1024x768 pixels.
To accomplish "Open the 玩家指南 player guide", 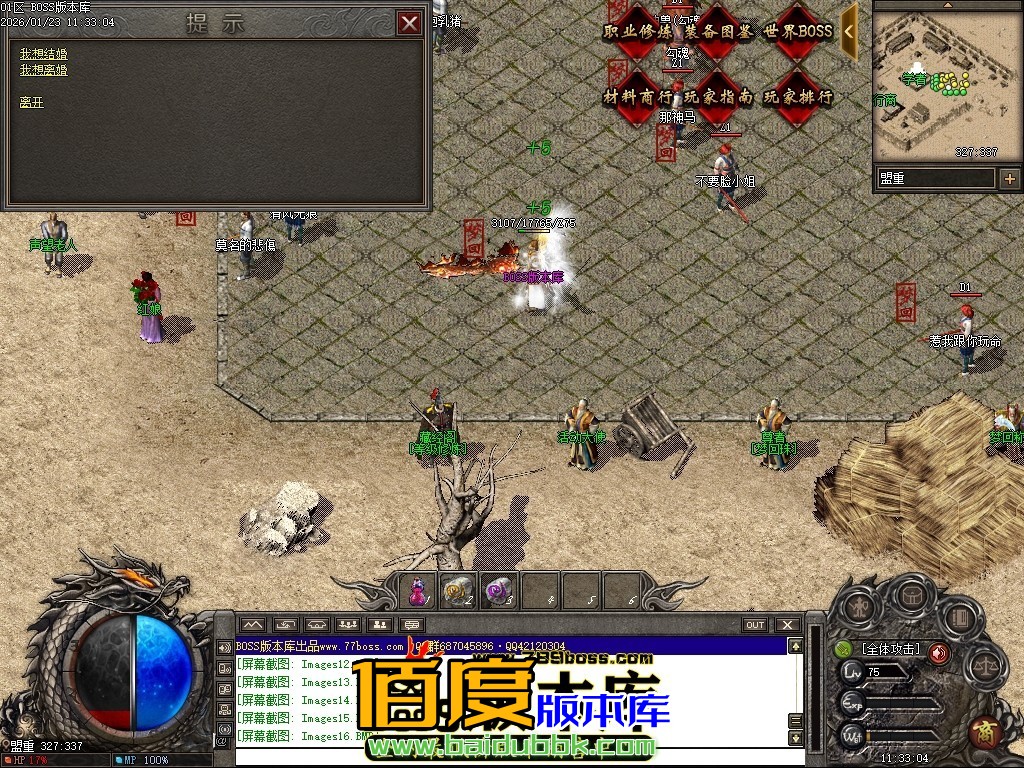I will pos(716,97).
